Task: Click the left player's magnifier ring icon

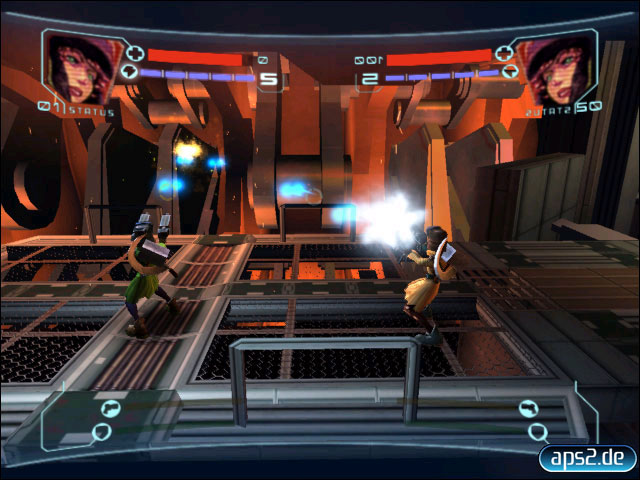Action: click(101, 432)
